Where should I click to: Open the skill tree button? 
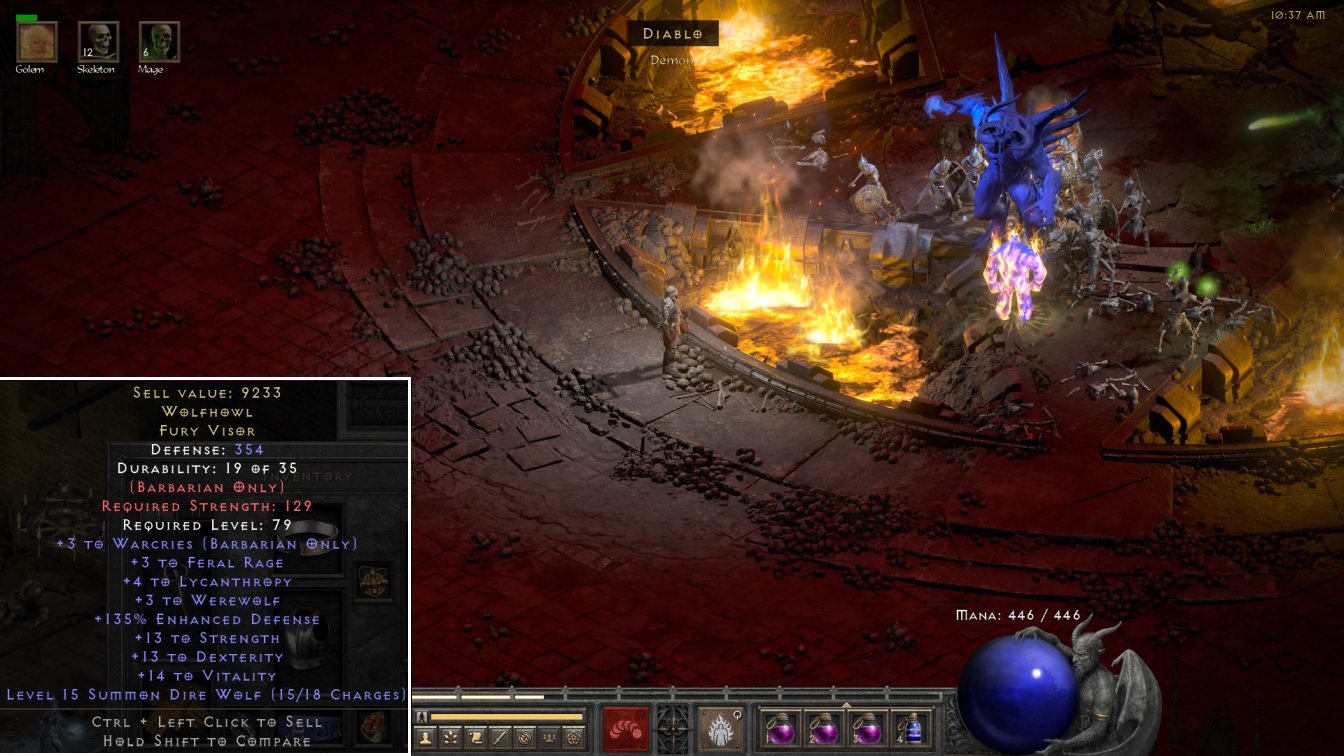[x=450, y=738]
